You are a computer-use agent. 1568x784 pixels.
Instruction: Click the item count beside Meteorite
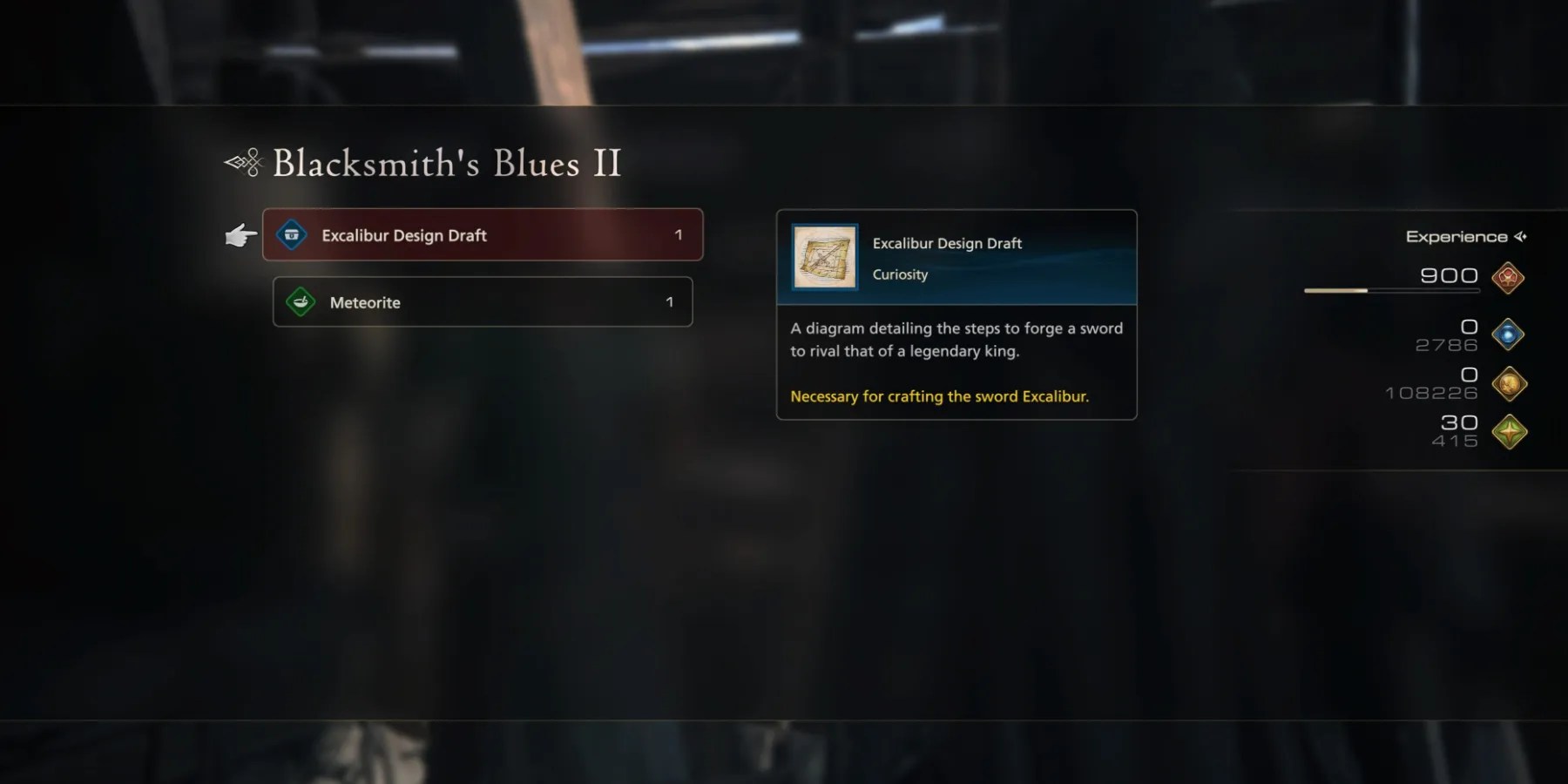click(x=670, y=302)
